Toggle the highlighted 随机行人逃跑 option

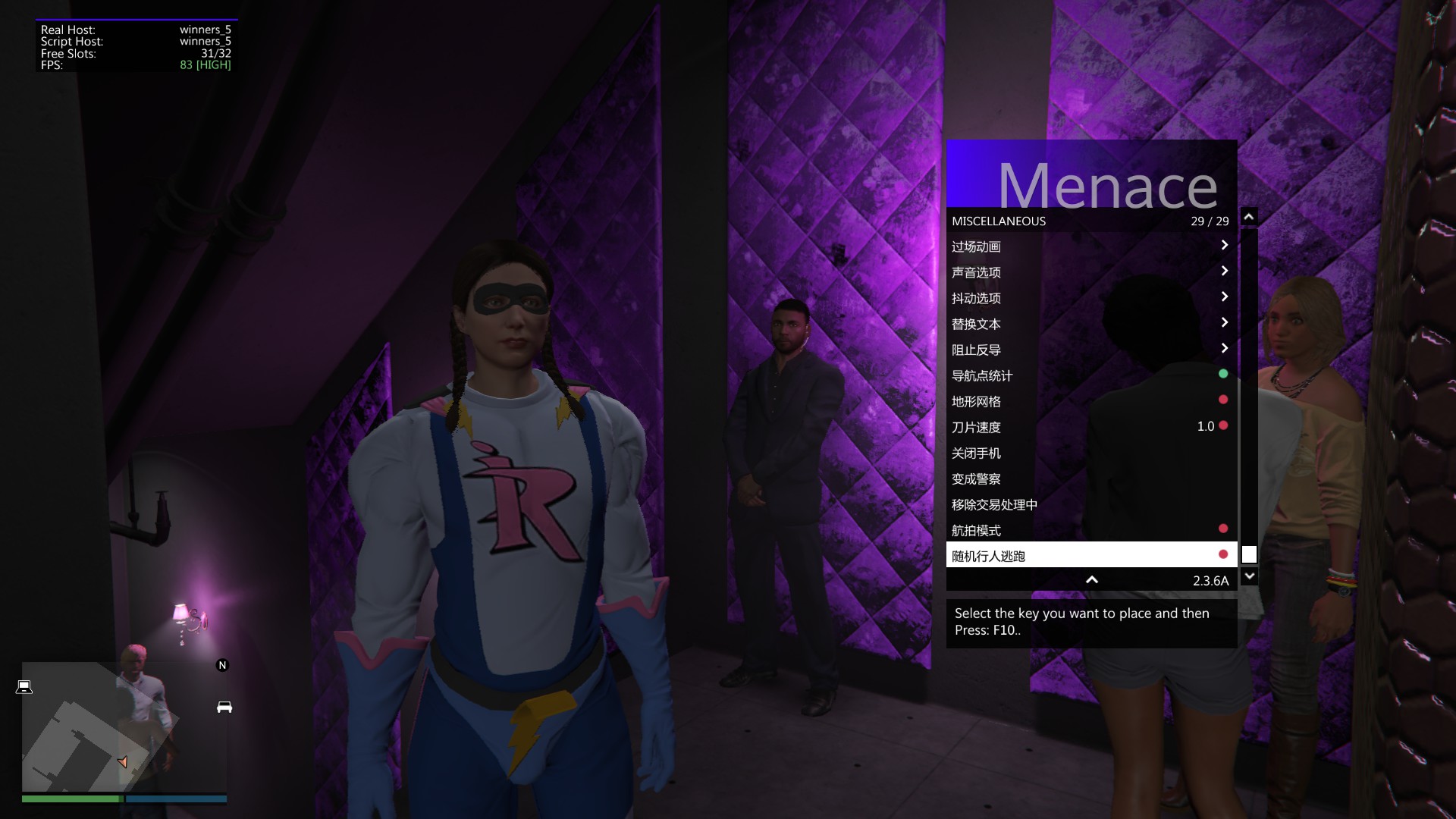tap(1090, 556)
